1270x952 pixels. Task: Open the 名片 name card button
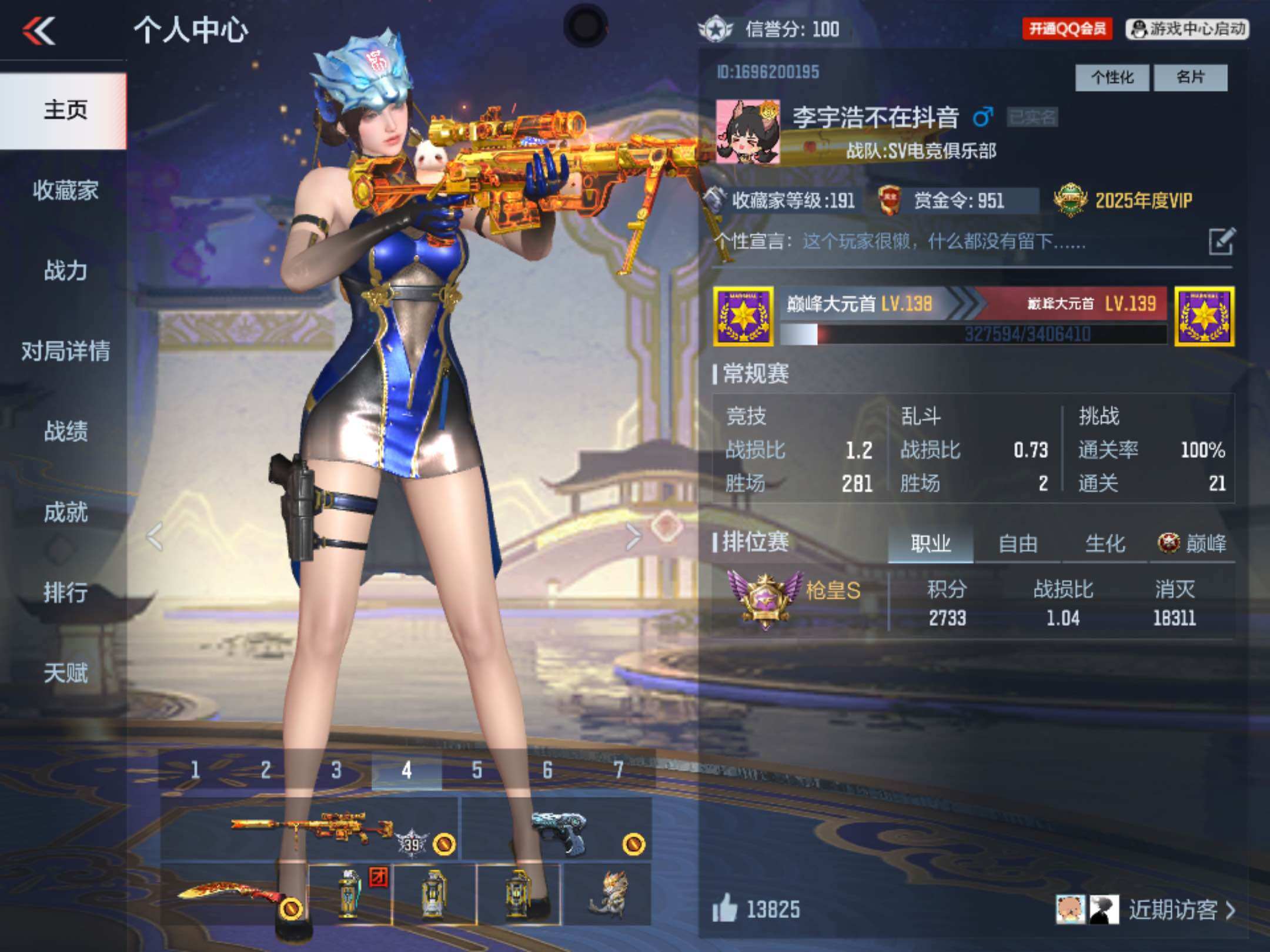point(1191,78)
